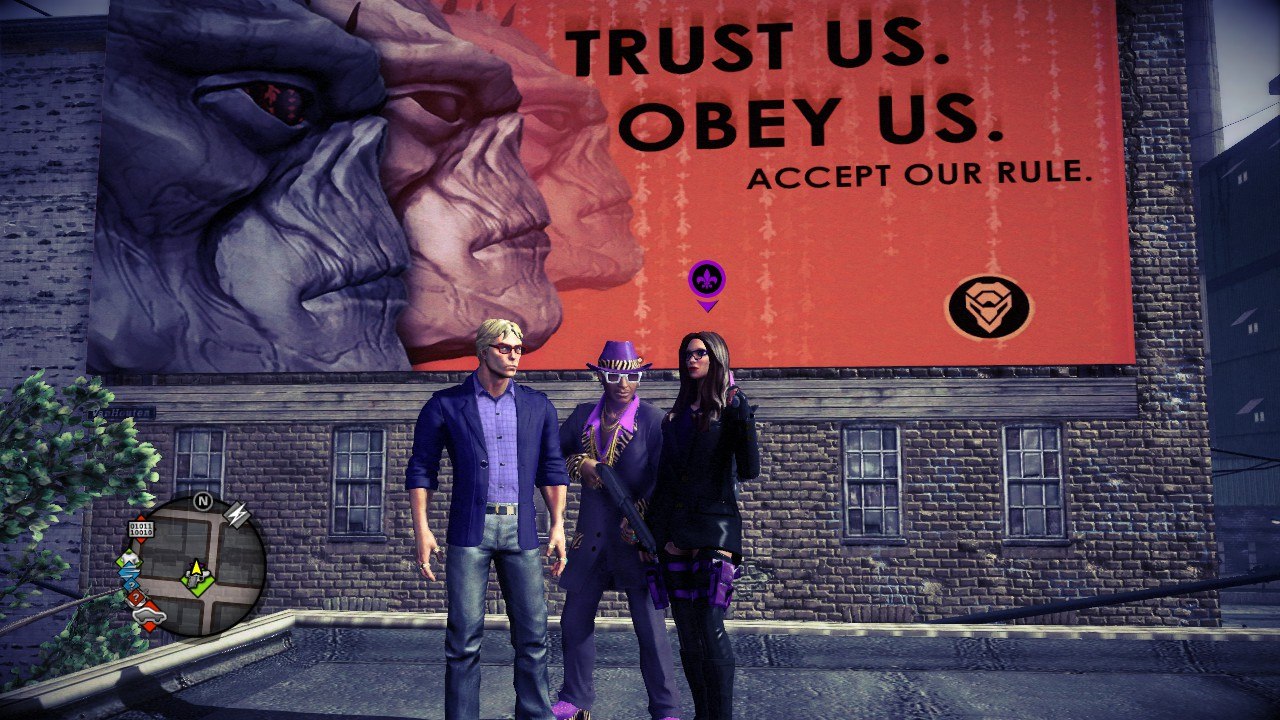Click the grey car marker on minimap
This screenshot has height=720, width=1280.
pyautogui.click(x=149, y=613)
